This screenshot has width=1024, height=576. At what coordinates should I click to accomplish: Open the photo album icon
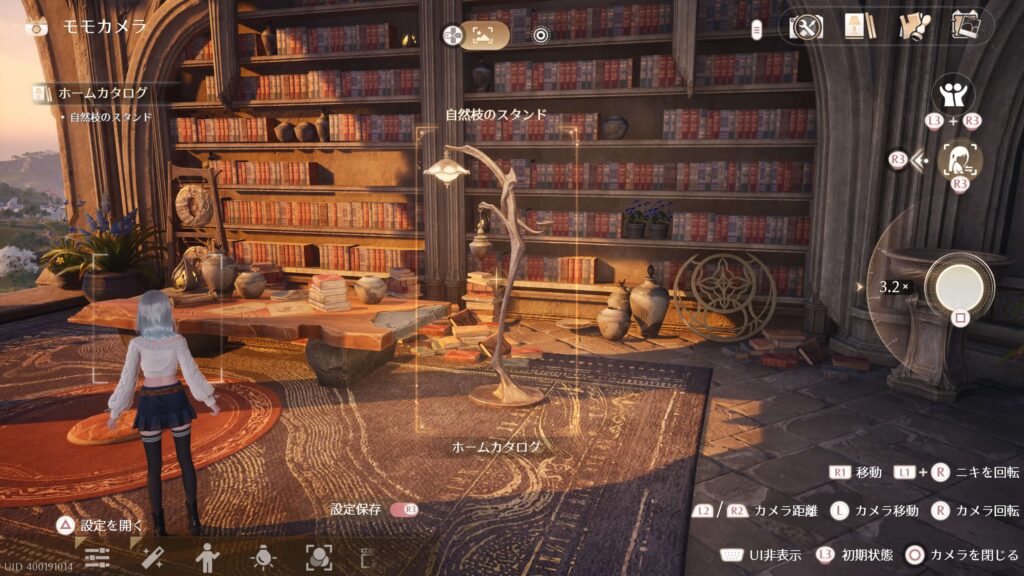pos(966,27)
